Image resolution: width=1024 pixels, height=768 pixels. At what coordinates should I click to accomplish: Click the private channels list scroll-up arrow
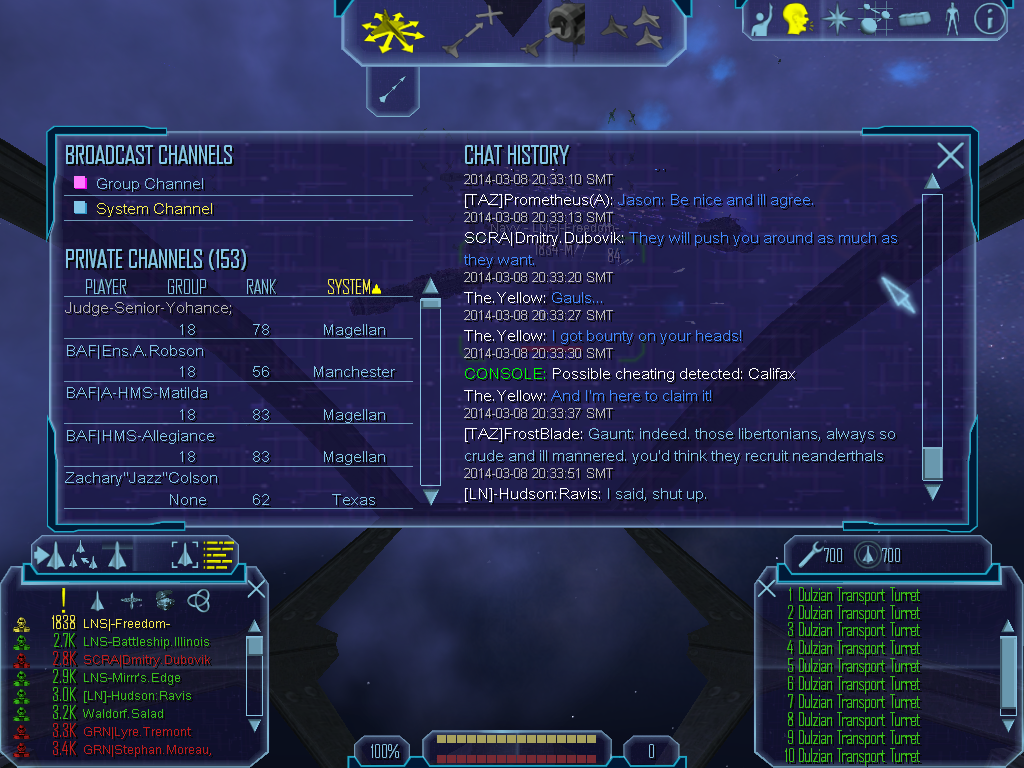point(430,286)
